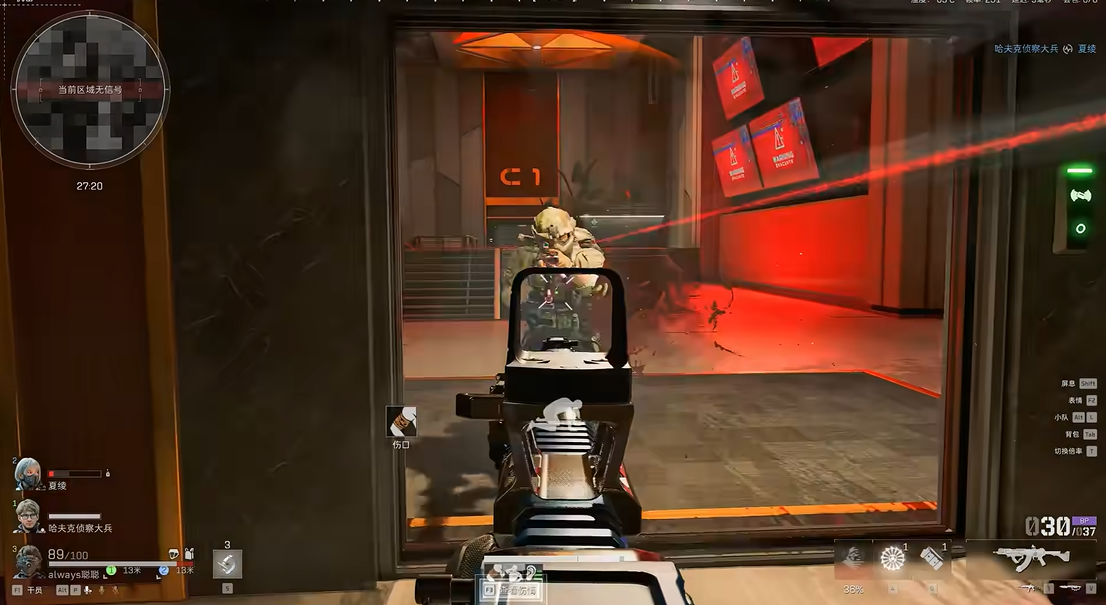Toggle the white microphone voice icon

(x=89, y=590)
